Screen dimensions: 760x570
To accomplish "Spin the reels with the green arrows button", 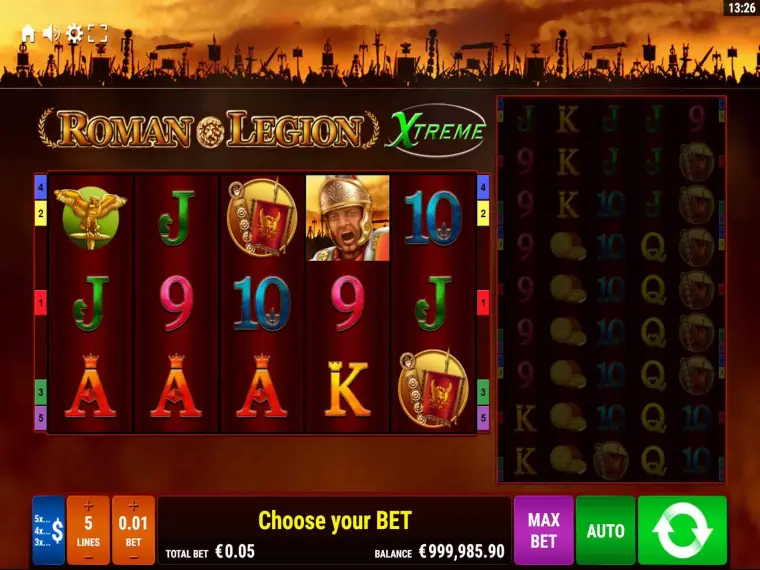I will [682, 530].
